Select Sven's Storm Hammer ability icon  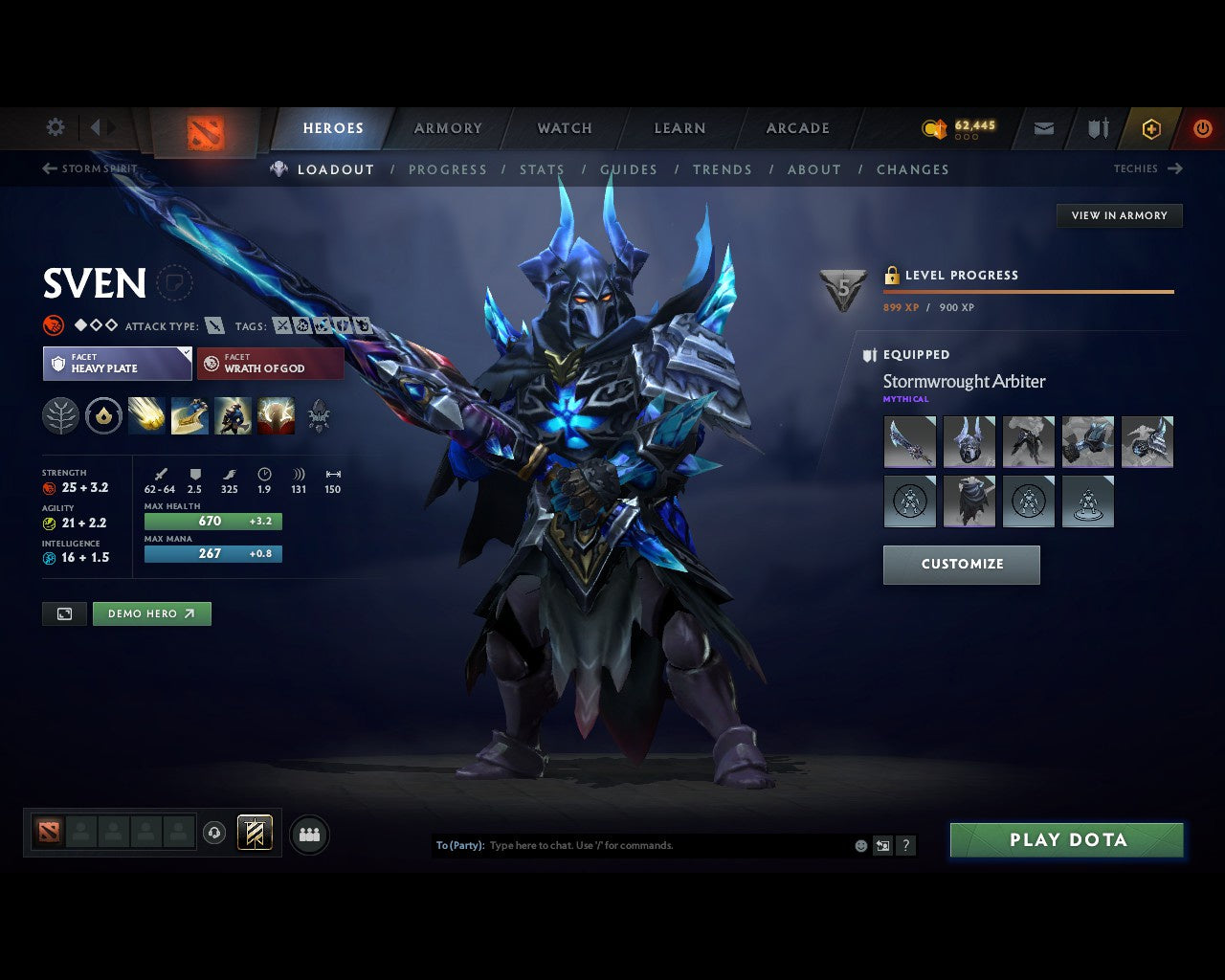[146, 415]
